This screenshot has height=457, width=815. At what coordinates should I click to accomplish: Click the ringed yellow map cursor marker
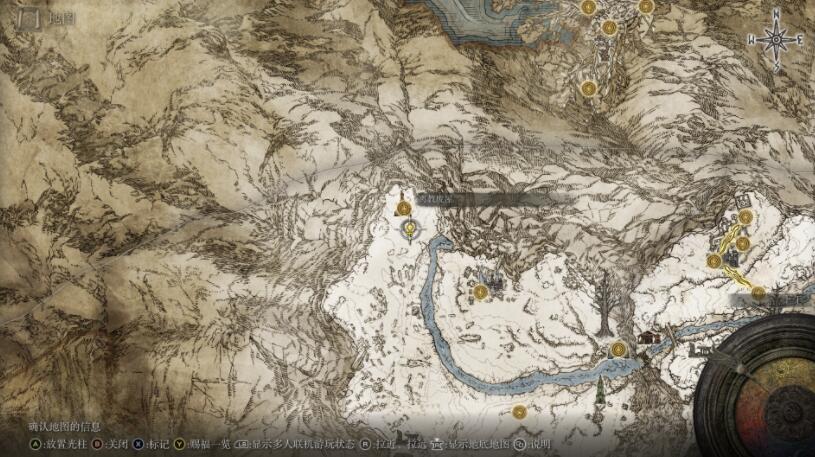[409, 230]
